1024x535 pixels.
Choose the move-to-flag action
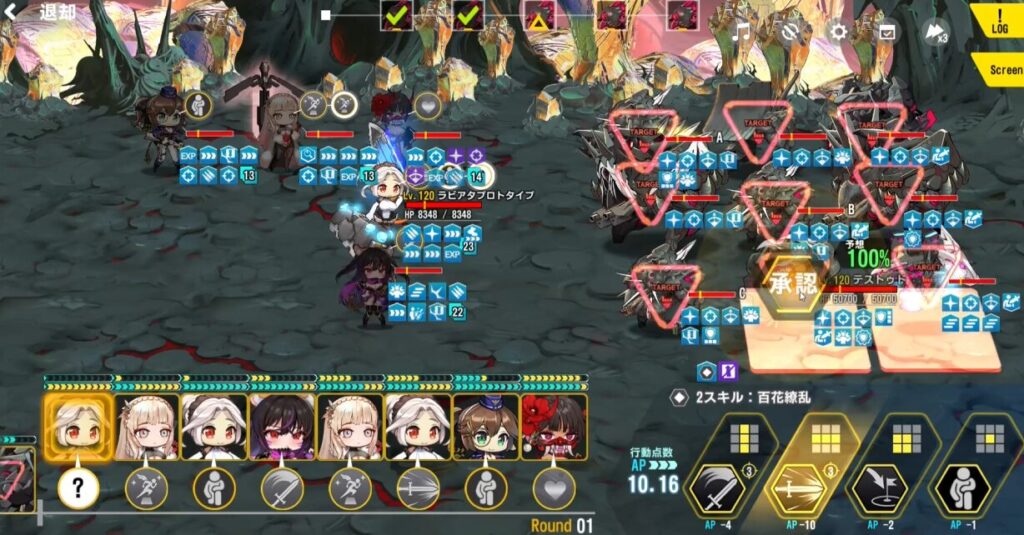tap(882, 486)
